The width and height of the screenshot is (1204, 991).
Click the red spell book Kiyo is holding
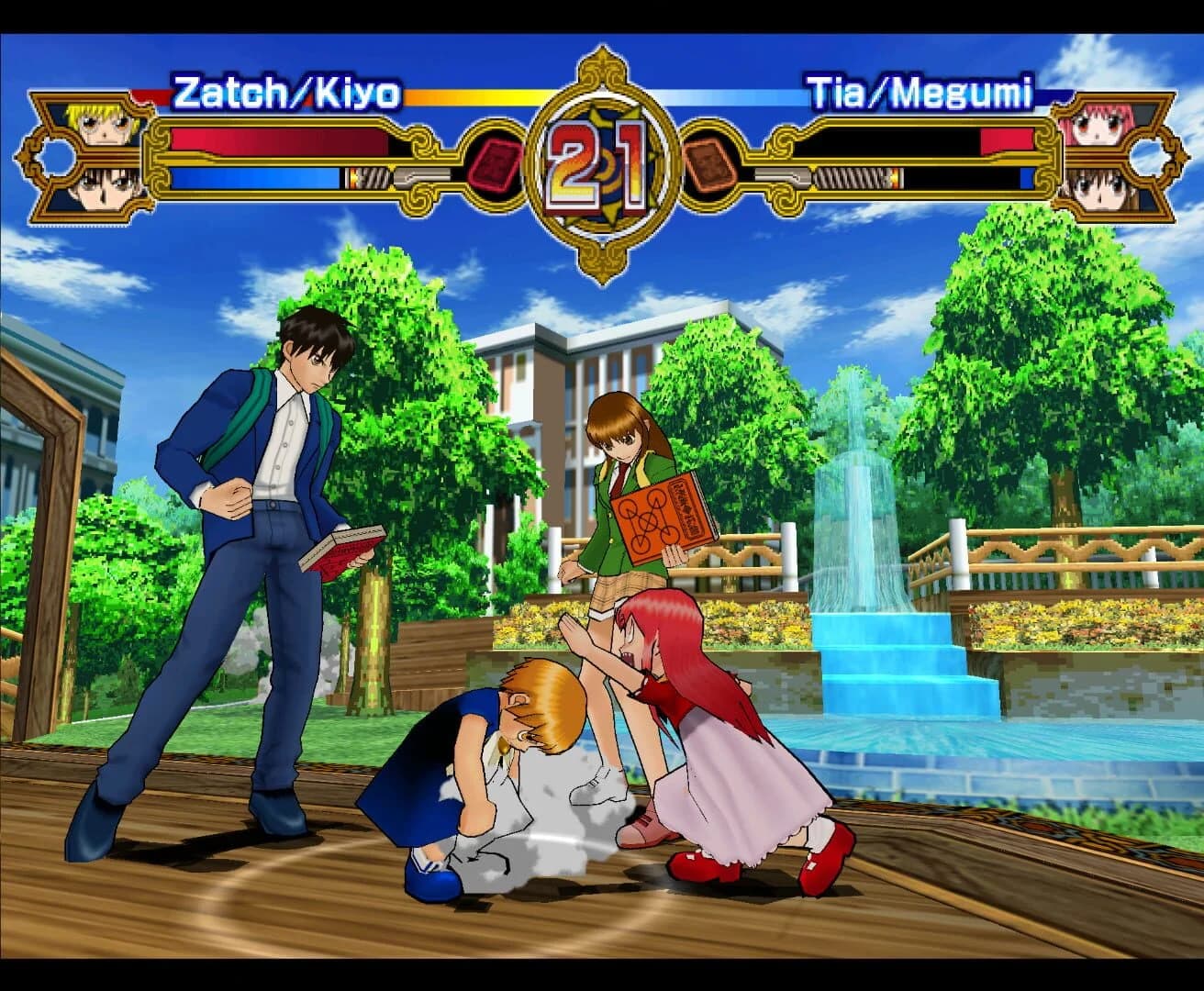click(x=342, y=549)
